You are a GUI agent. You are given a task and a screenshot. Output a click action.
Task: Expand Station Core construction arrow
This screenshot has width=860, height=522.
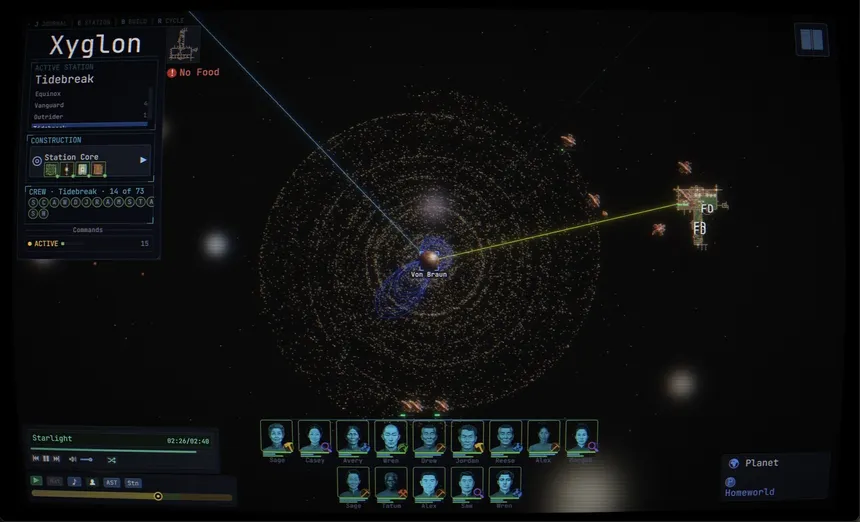(143, 159)
